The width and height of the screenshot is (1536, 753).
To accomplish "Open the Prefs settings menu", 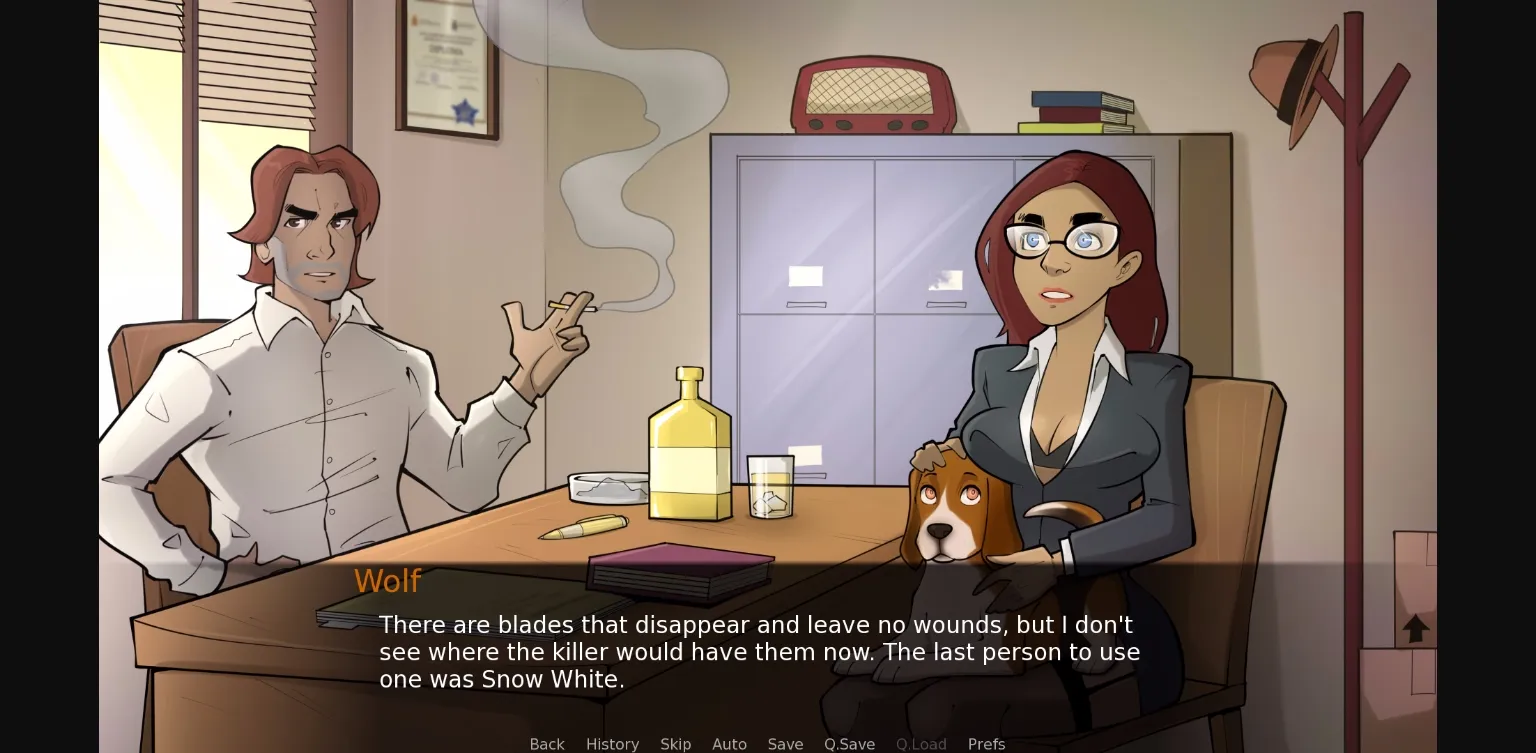I will click(x=986, y=744).
